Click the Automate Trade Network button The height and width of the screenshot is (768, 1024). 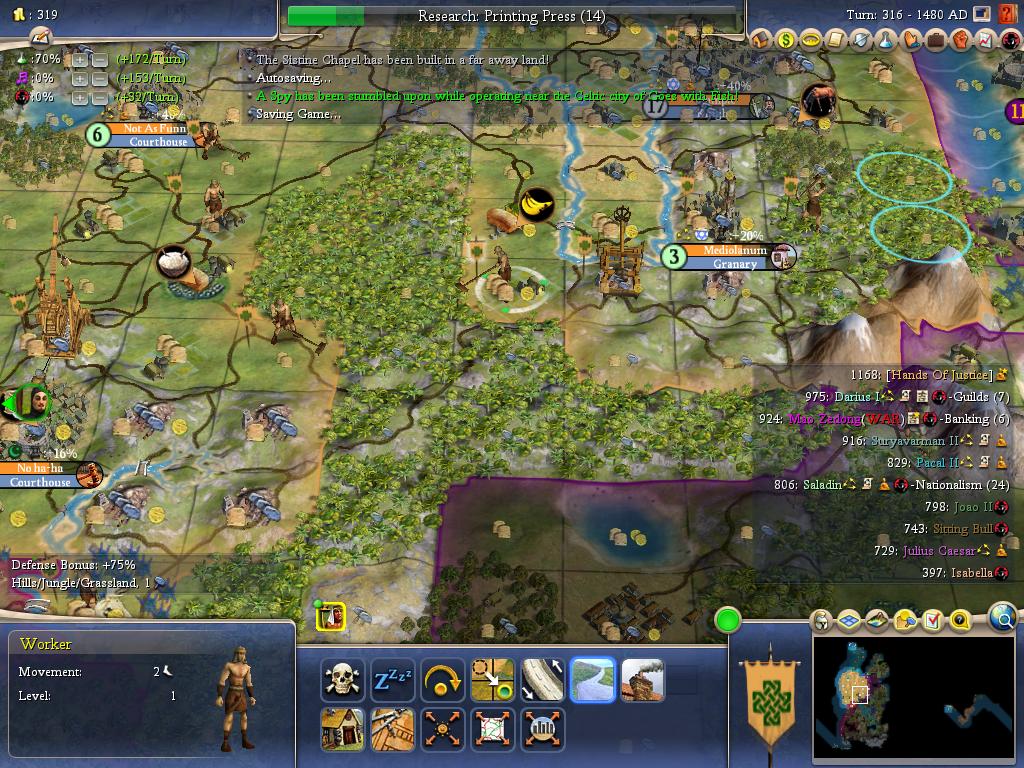(x=493, y=729)
